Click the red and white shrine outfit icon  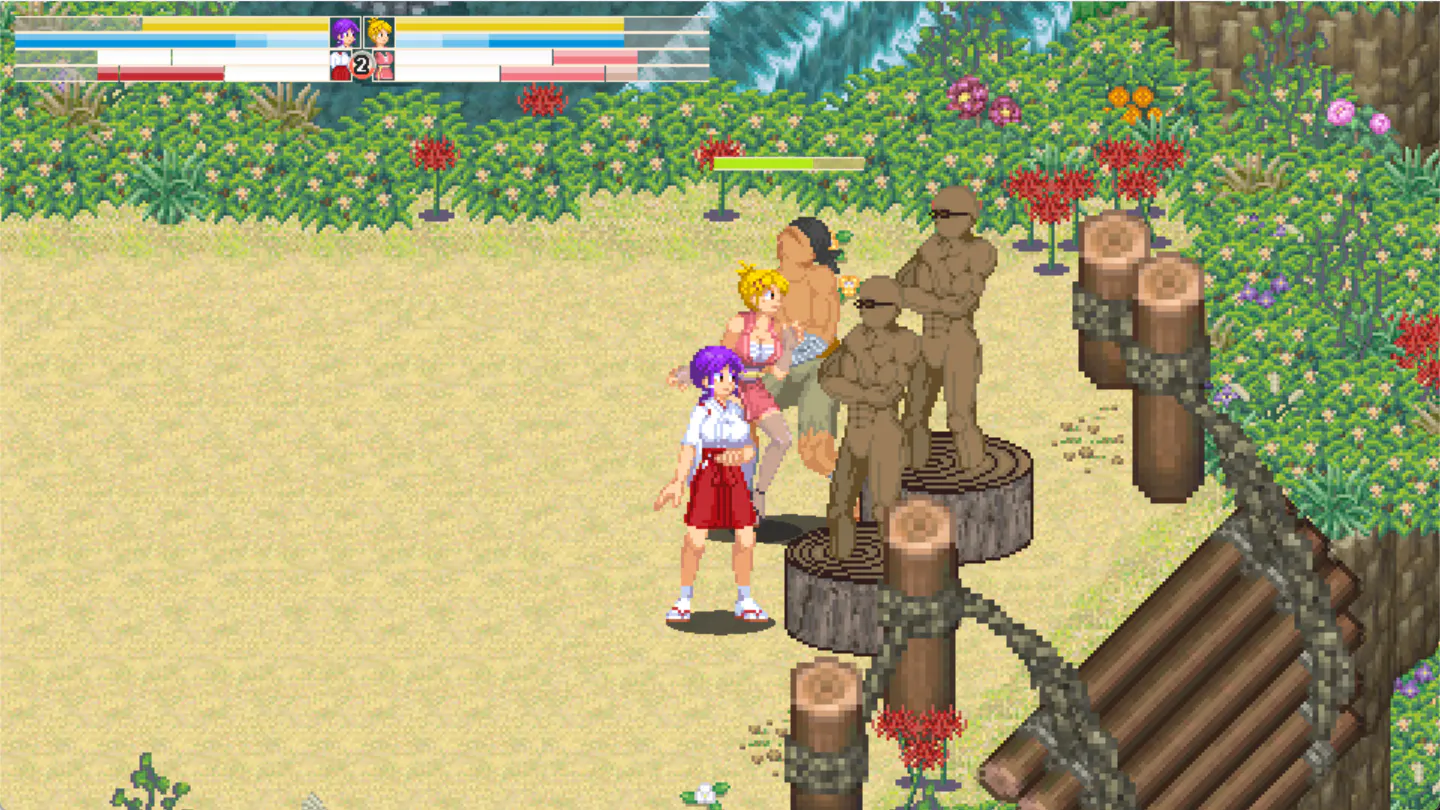pos(339,66)
